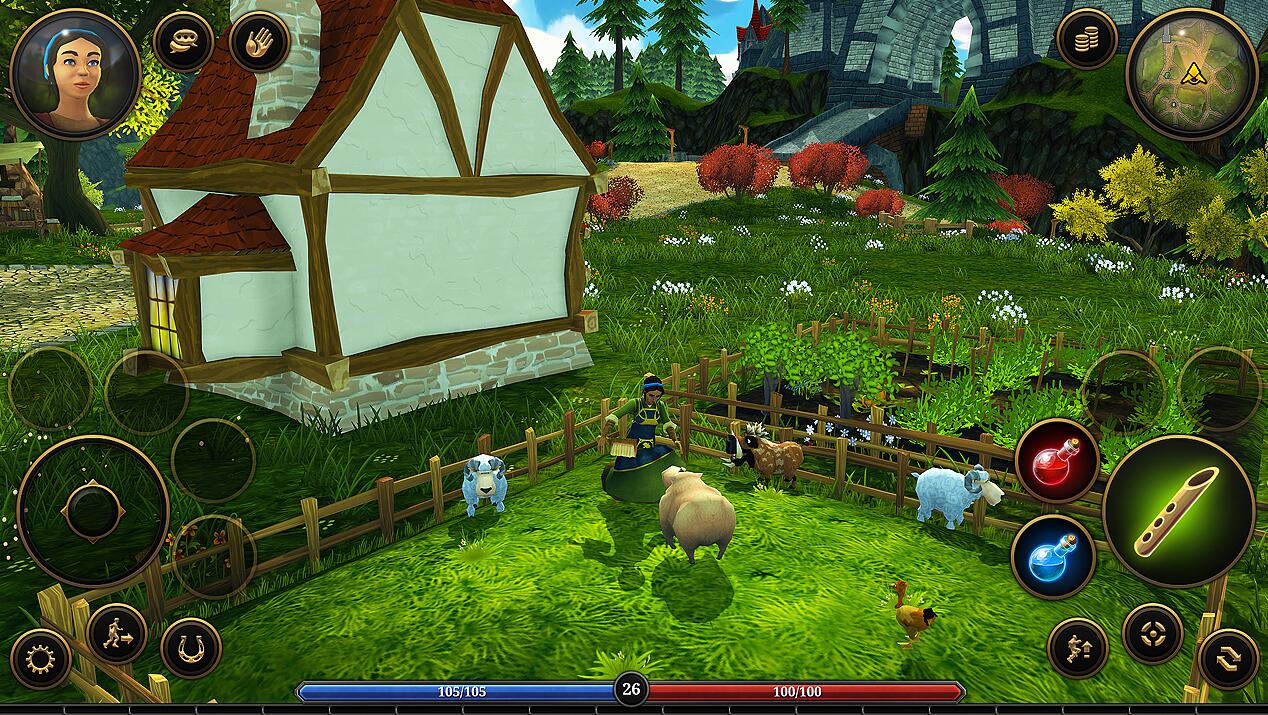Open the chat speech bubble button
Image resolution: width=1268 pixels, height=715 pixels.
click(x=184, y=42)
